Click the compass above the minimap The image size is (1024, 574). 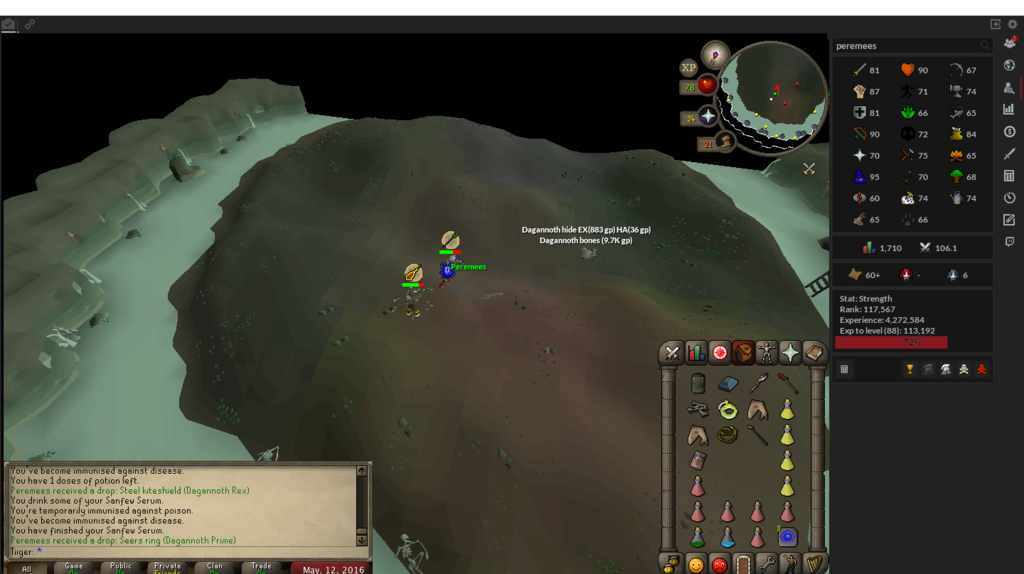click(x=715, y=54)
